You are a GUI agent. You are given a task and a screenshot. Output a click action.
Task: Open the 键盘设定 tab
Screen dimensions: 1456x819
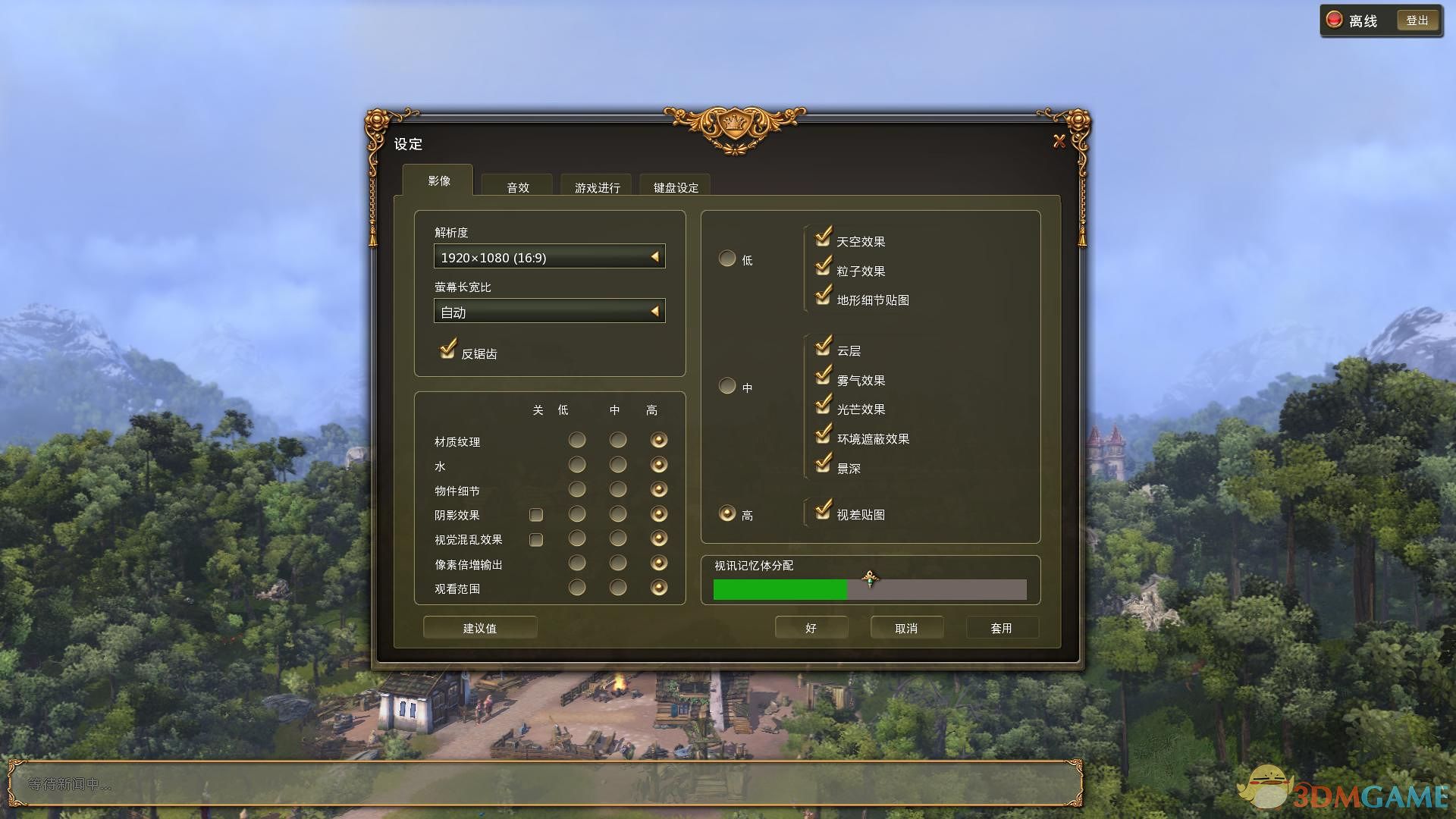click(x=674, y=187)
